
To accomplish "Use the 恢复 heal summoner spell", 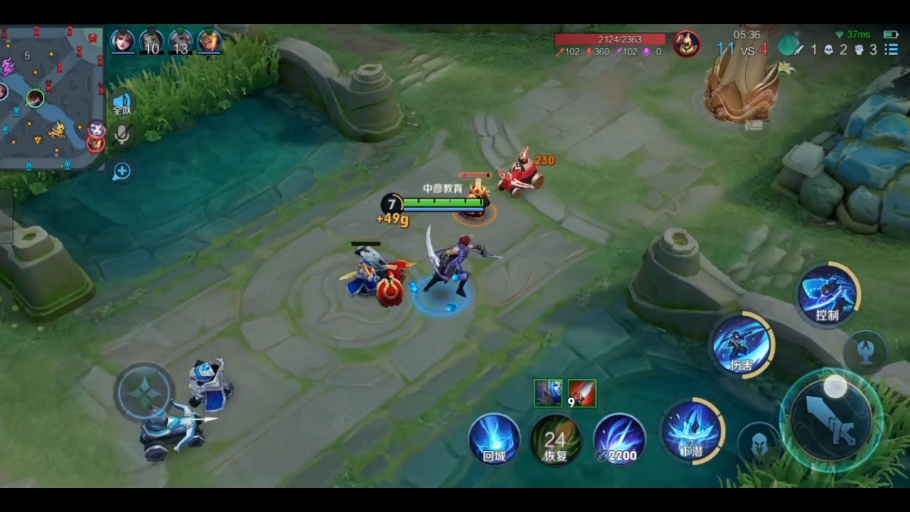I will (x=556, y=438).
